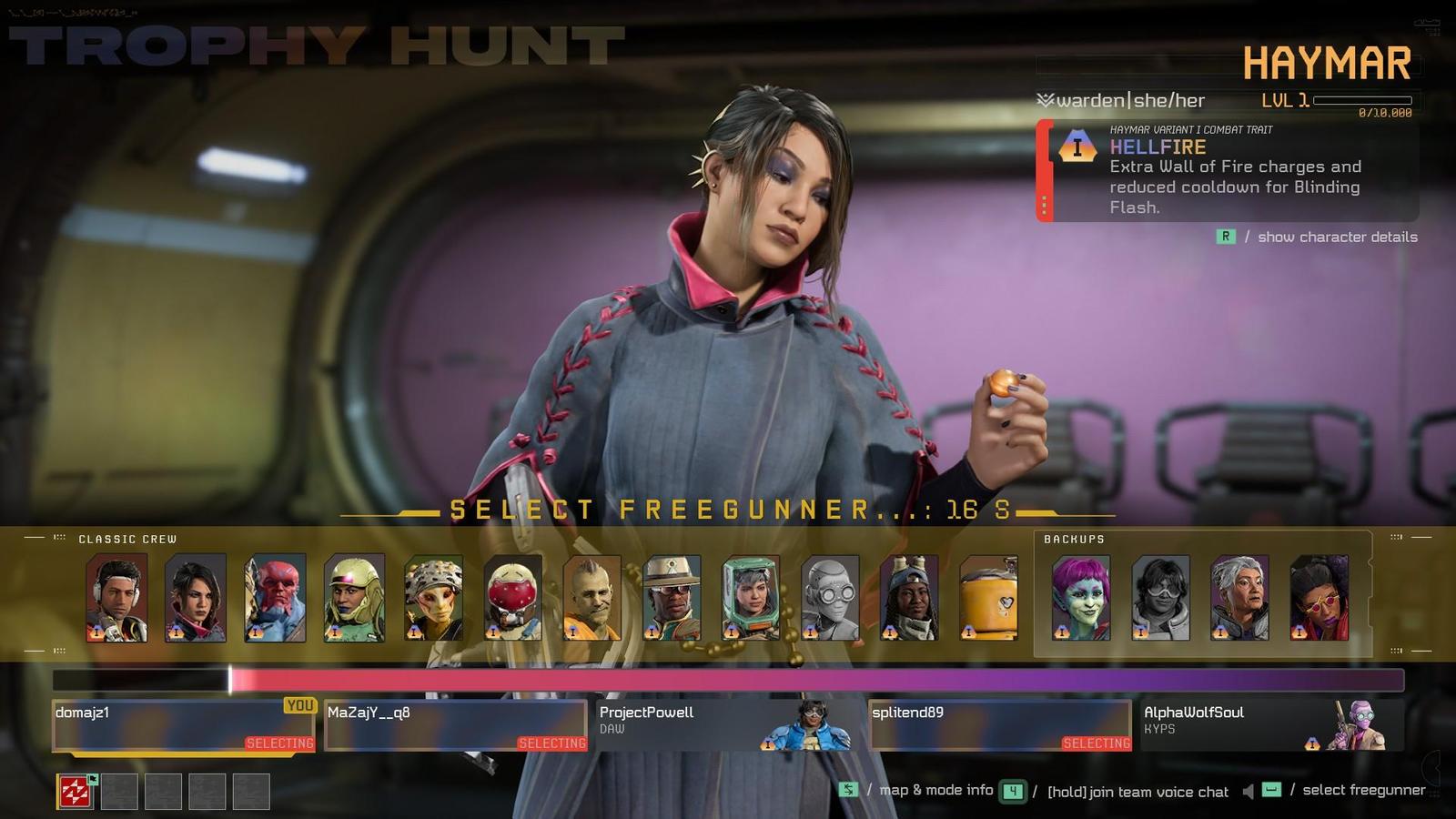Pick the red-skinned alien freegunner
1456x819 pixels.
coord(275,598)
